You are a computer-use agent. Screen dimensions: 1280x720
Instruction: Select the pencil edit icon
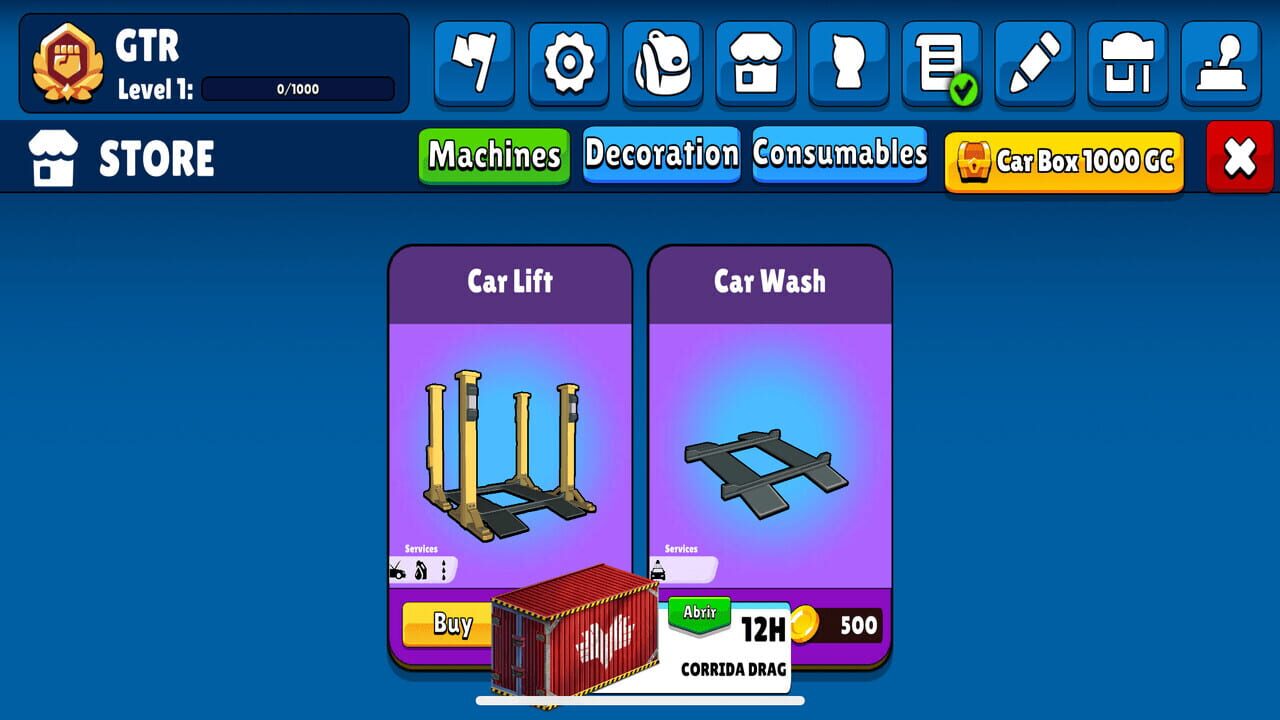click(x=1035, y=62)
